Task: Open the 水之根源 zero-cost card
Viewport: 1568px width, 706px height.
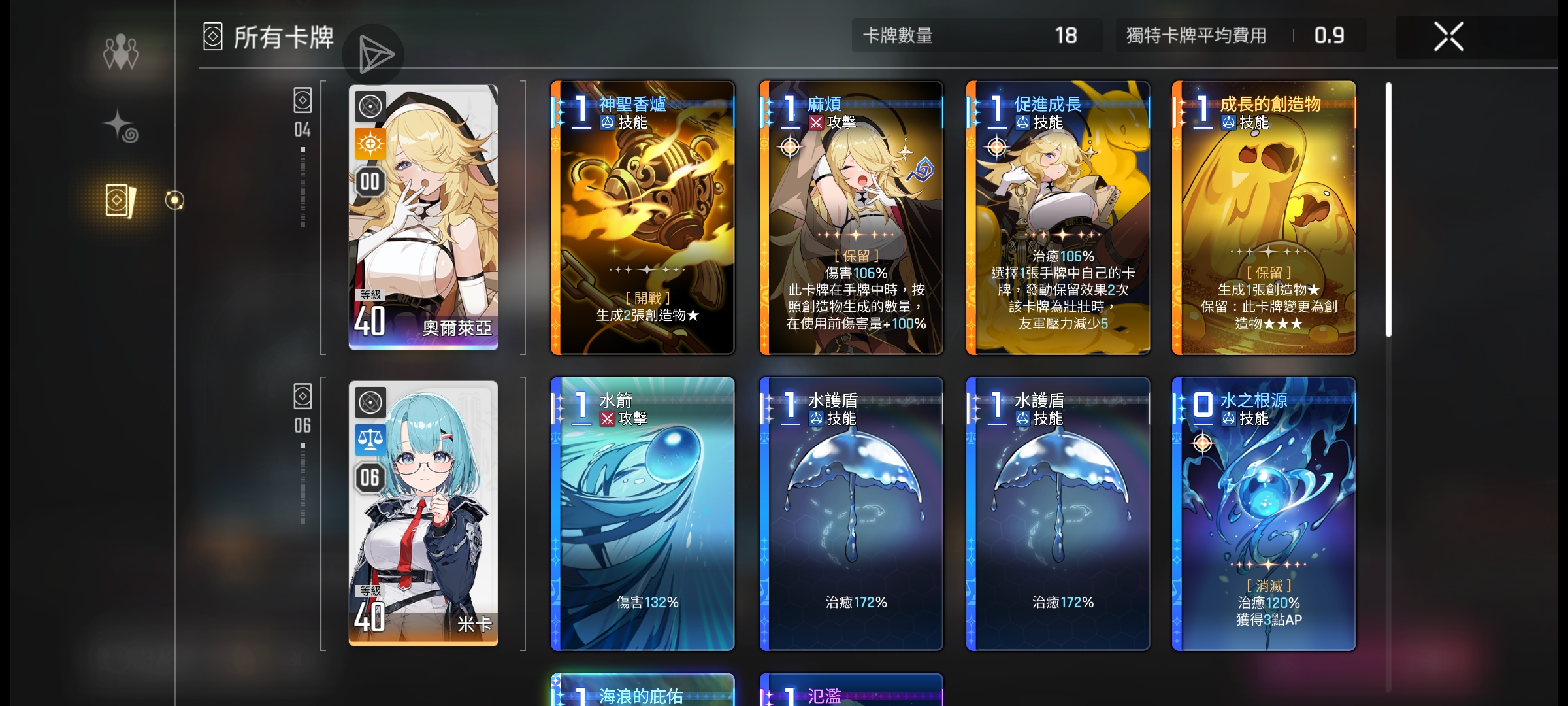Action: 1264,516
